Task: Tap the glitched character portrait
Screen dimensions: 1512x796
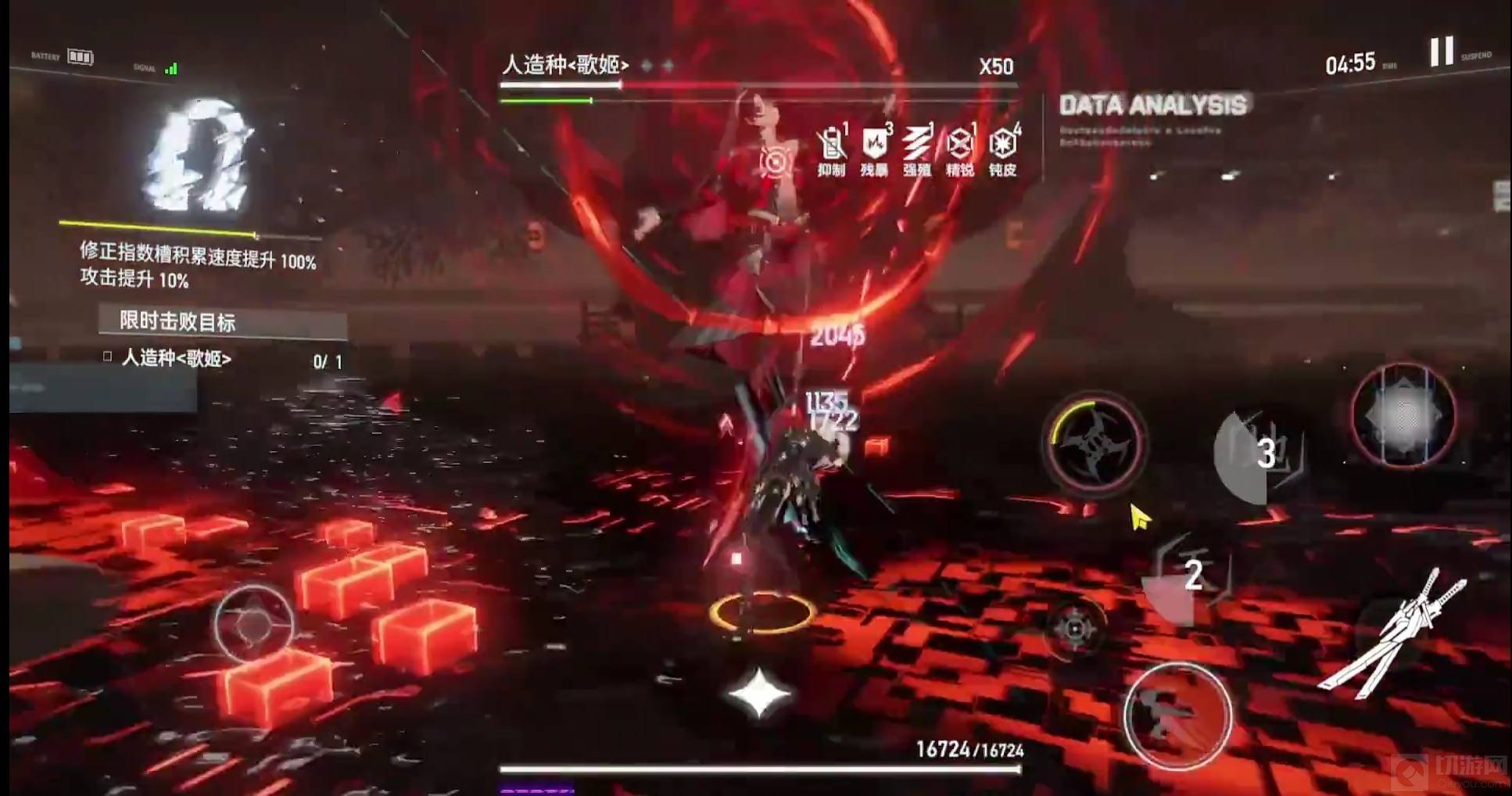Action: pos(199,156)
